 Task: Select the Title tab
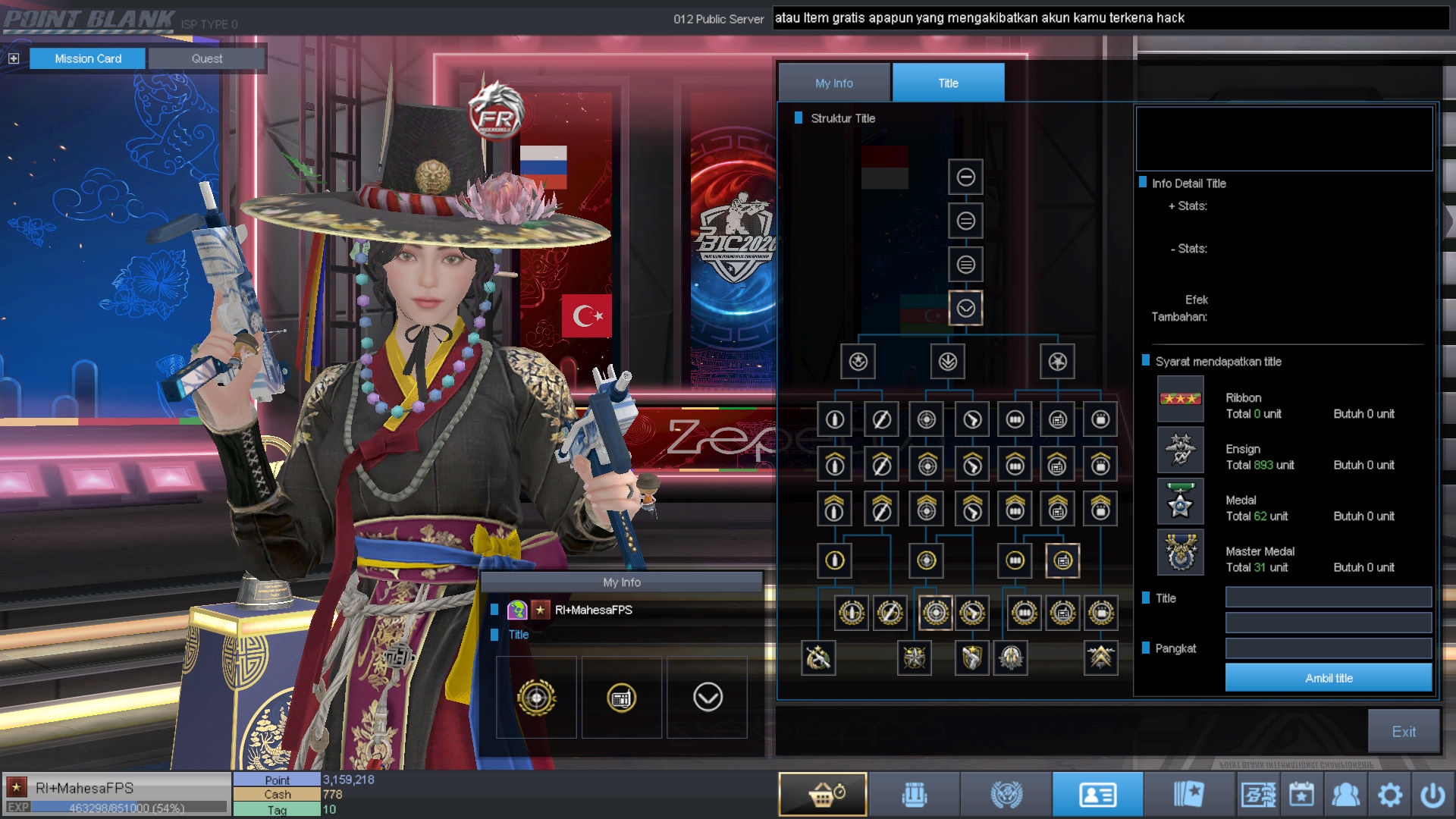(x=948, y=83)
